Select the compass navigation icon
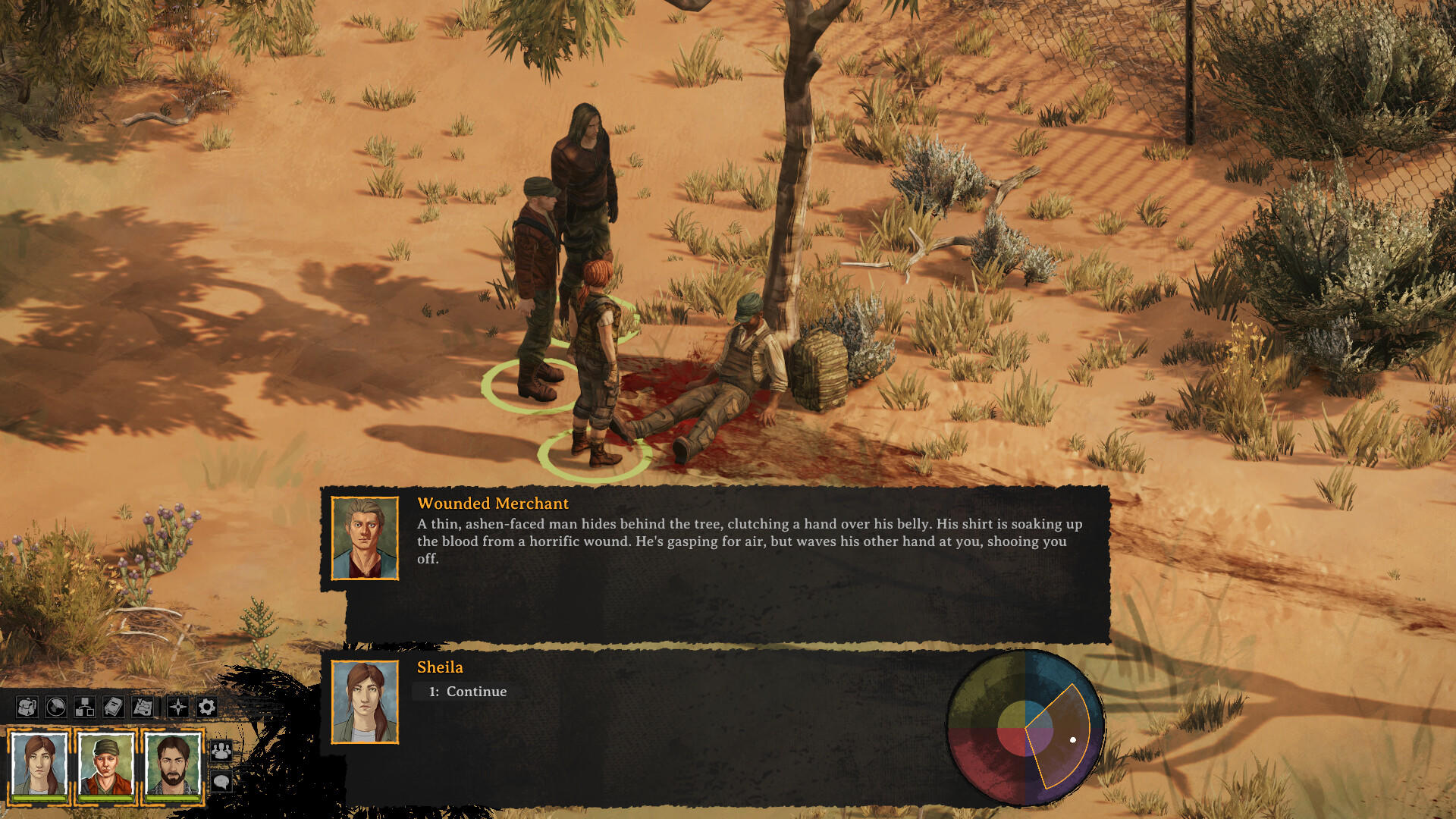 (x=179, y=707)
